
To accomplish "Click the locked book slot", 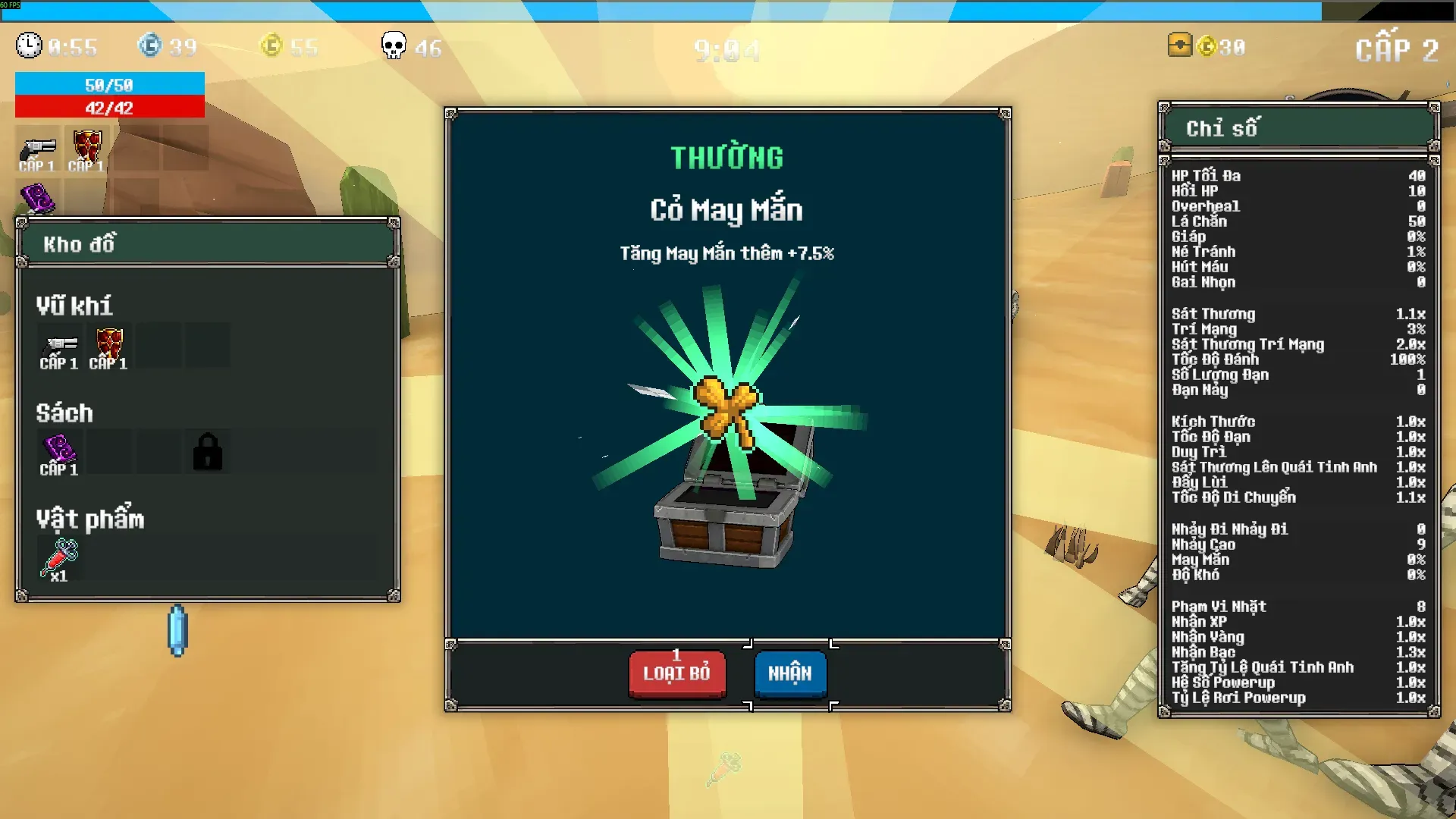I will [207, 453].
